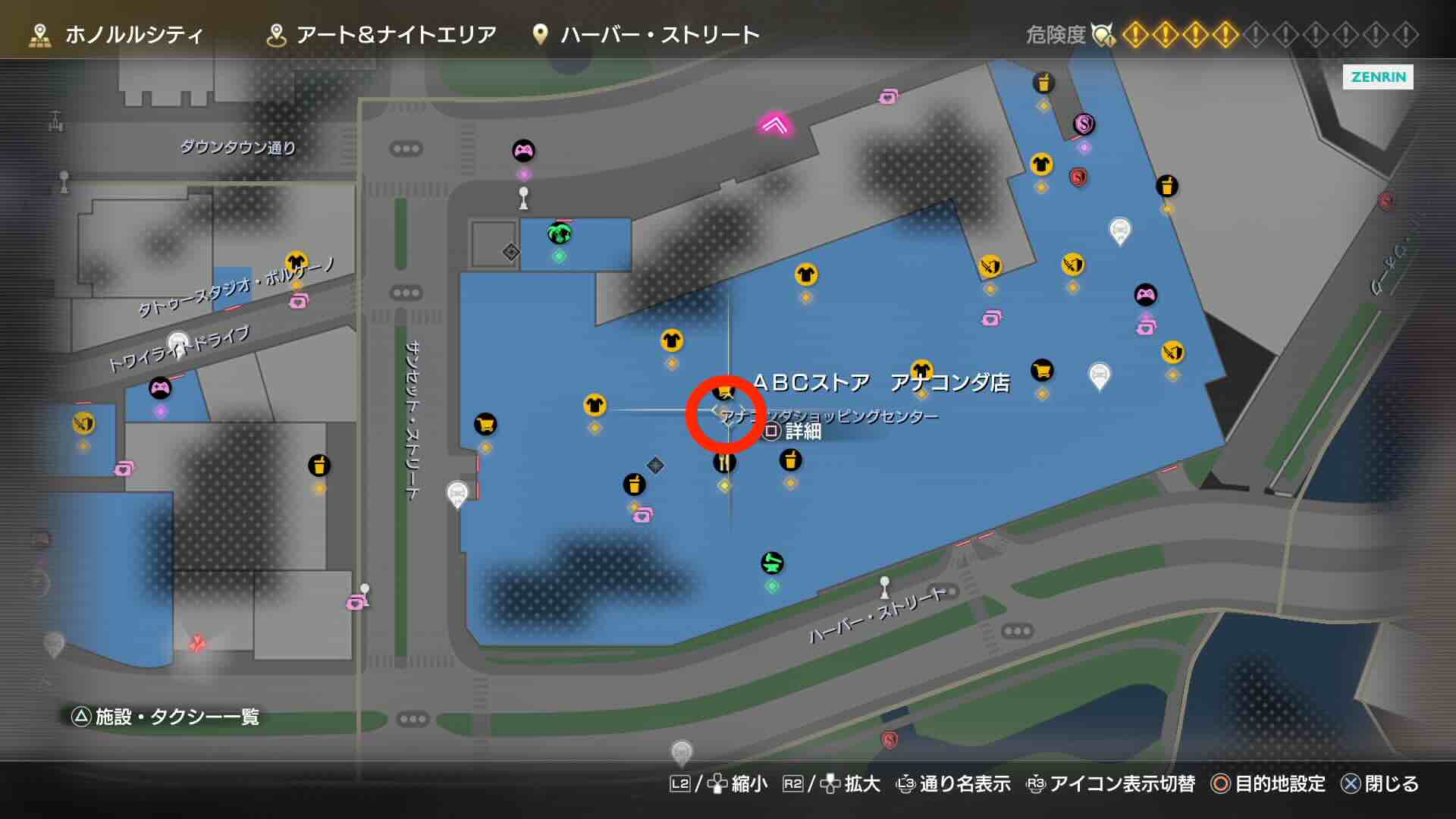
Task: Close the map with 閉じる
Action: click(1395, 785)
